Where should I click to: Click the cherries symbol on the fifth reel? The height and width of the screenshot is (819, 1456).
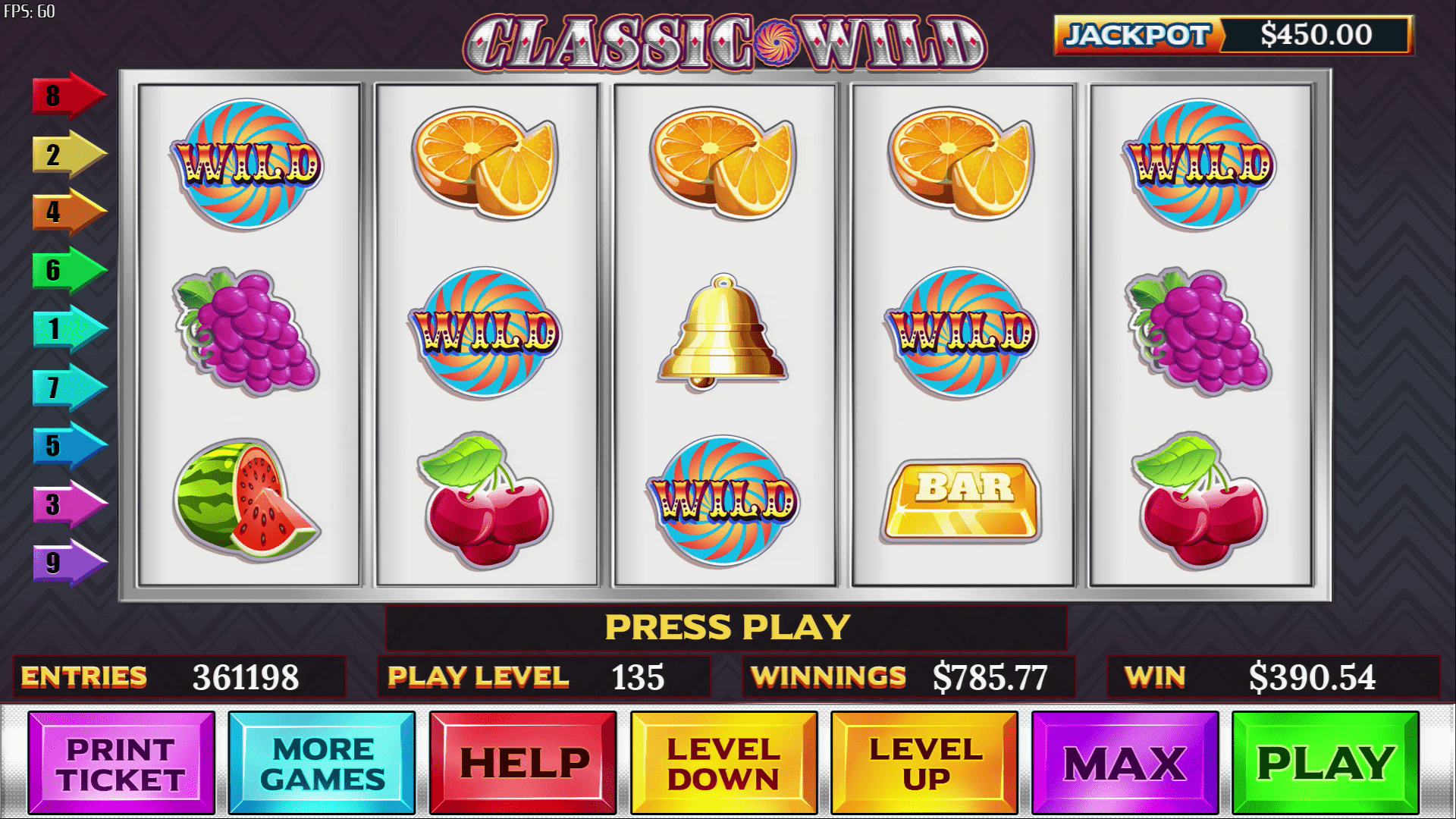pos(1206,504)
